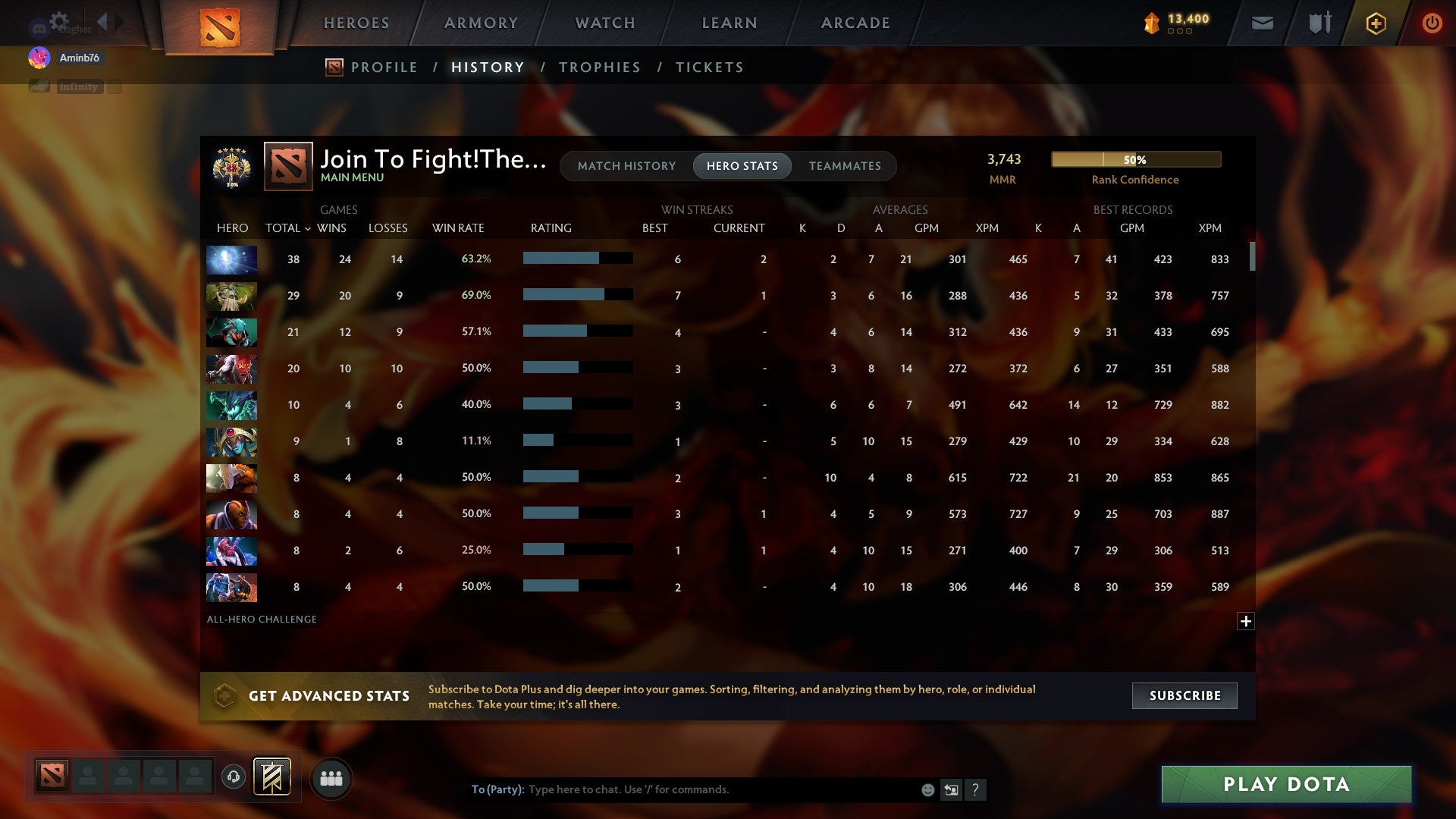Open the friends list people icon
The image size is (1456, 819).
point(331,777)
